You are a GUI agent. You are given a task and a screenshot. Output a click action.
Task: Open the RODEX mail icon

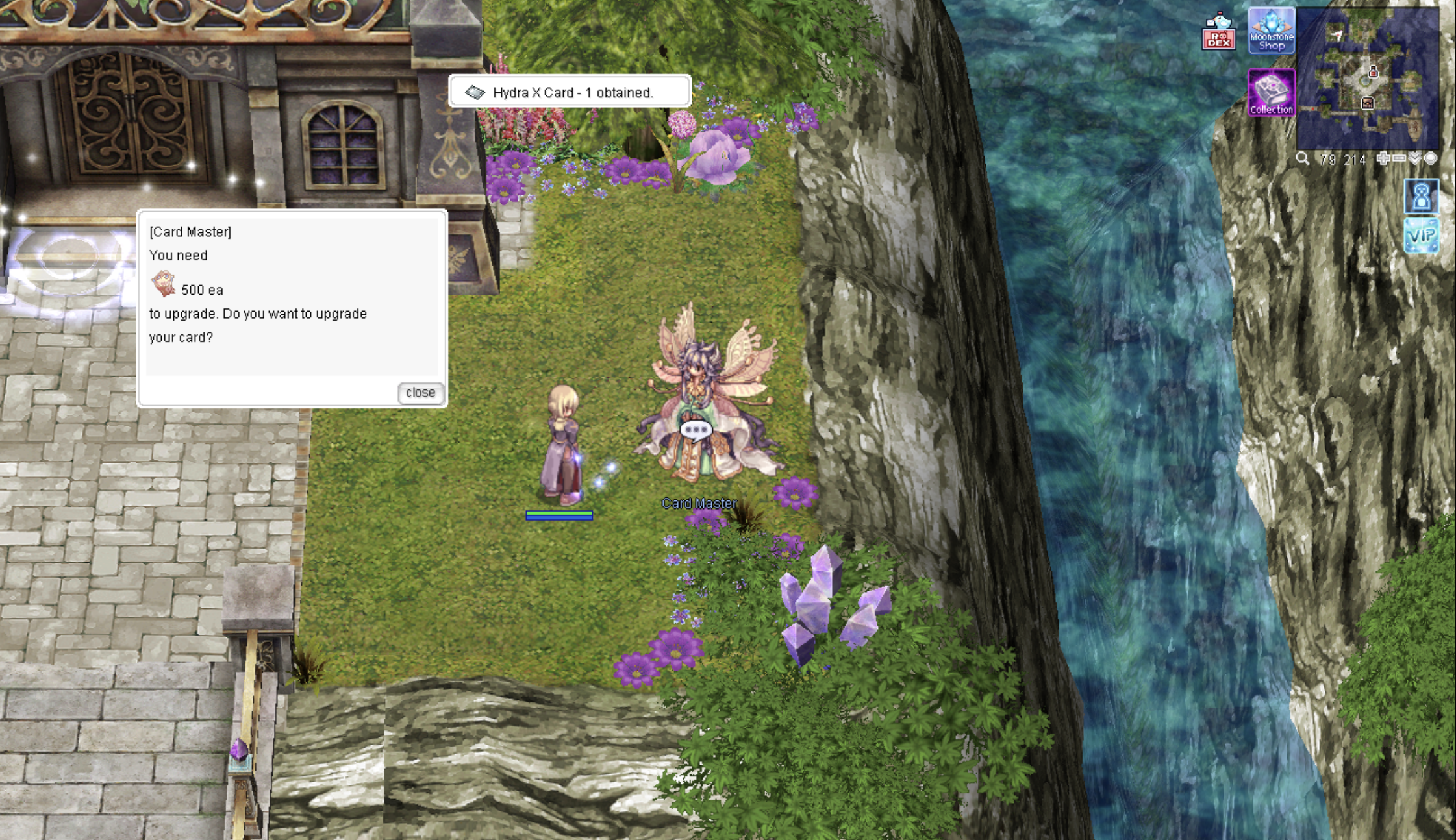[x=1218, y=32]
